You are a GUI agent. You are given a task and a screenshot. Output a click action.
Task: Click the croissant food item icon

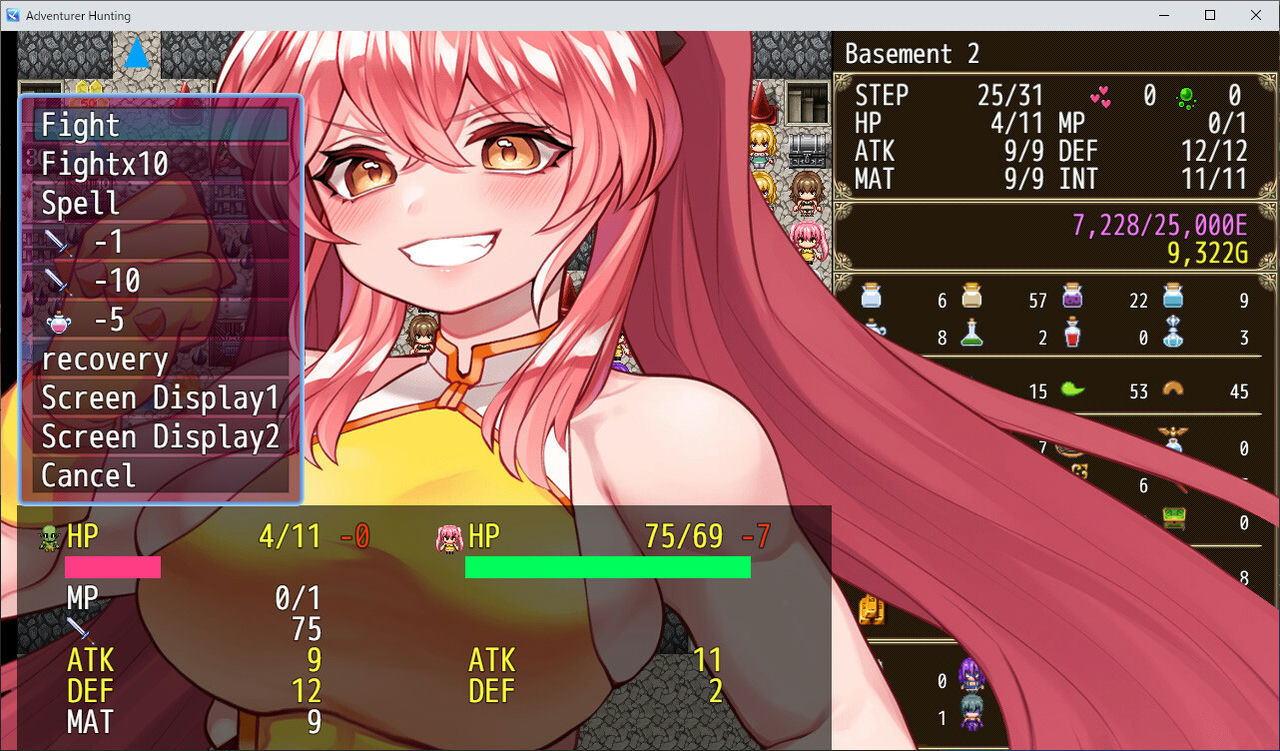[1173, 390]
